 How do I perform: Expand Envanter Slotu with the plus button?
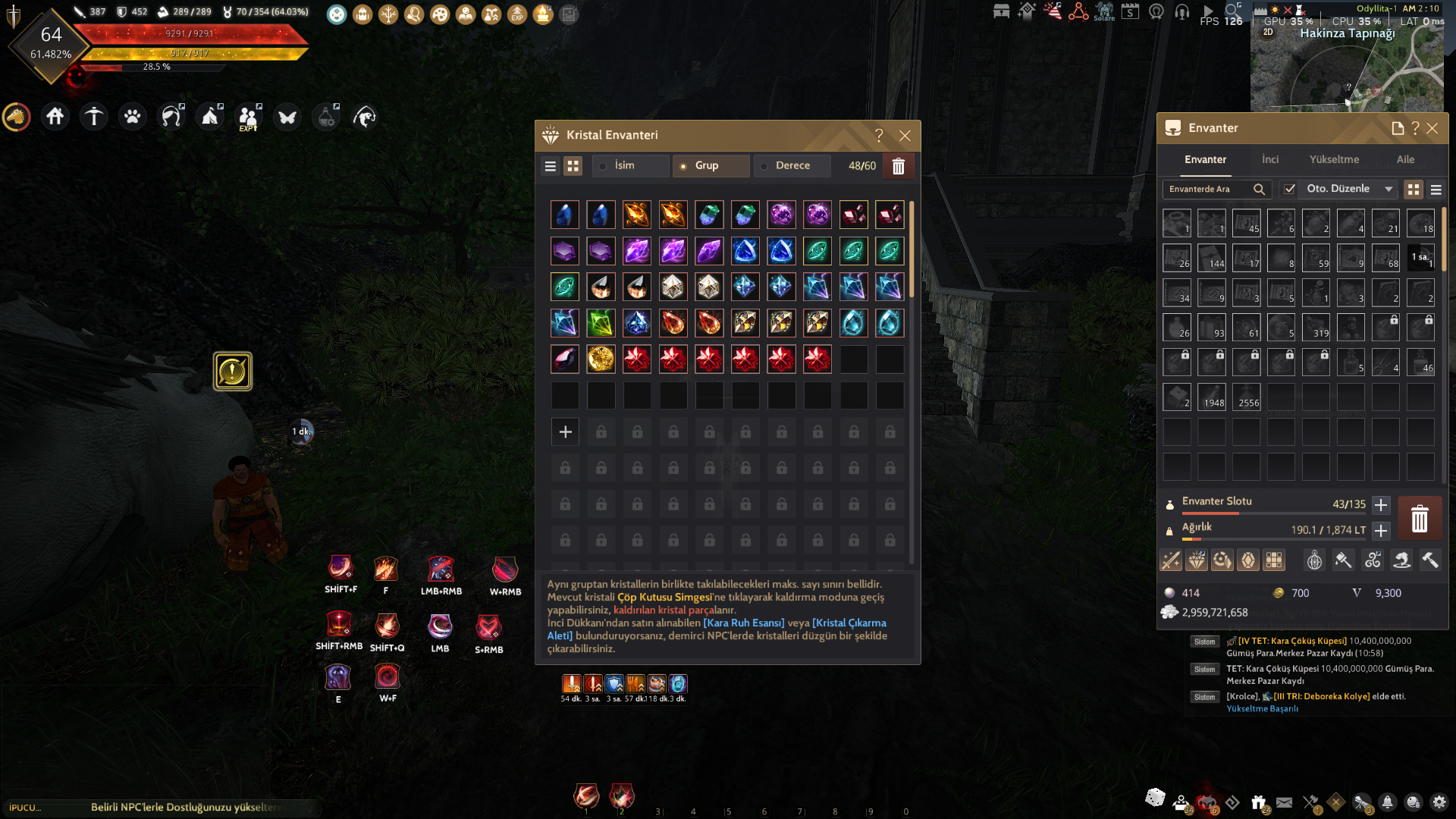(x=1381, y=505)
